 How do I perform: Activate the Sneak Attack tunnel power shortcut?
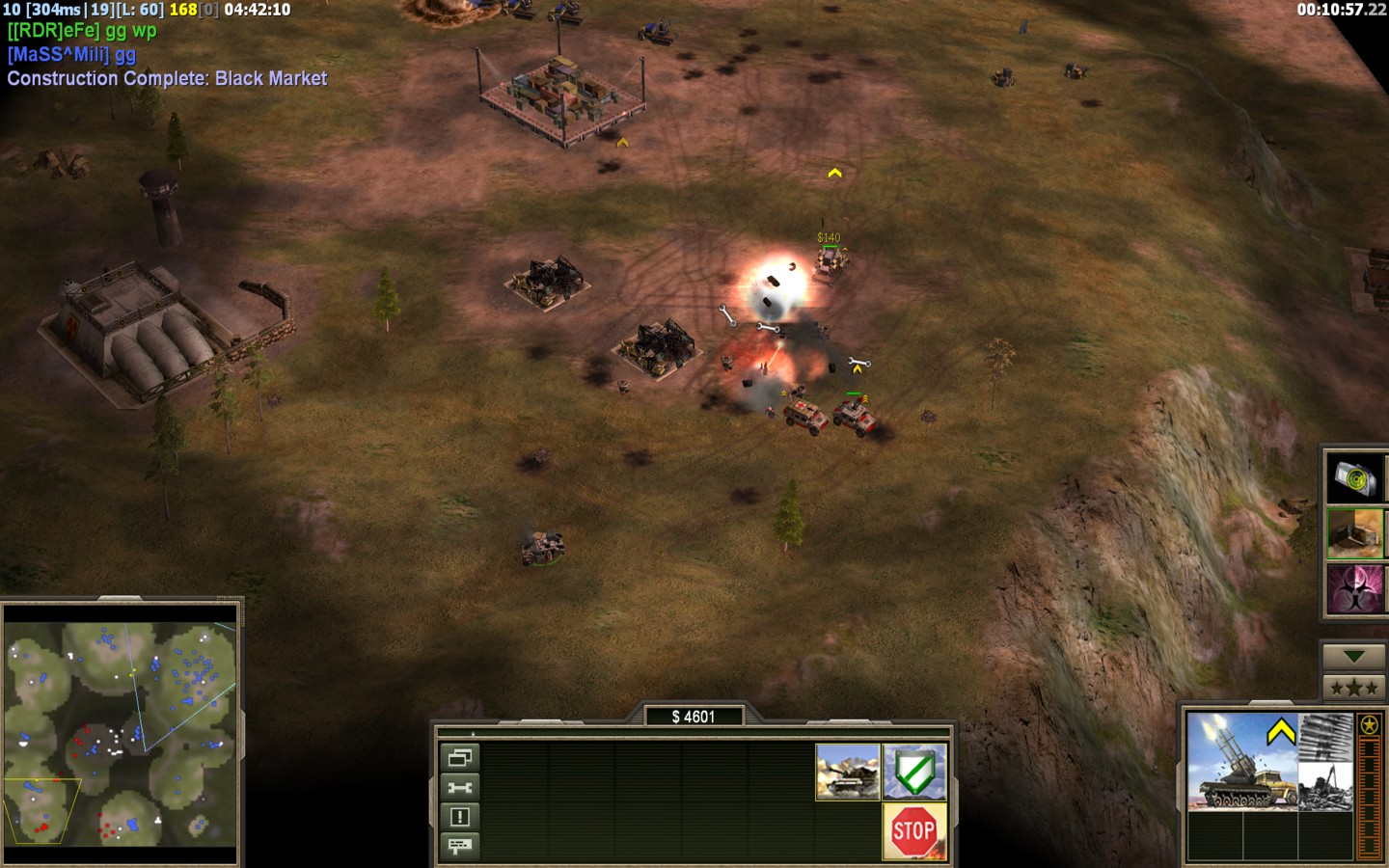pos(1354,532)
